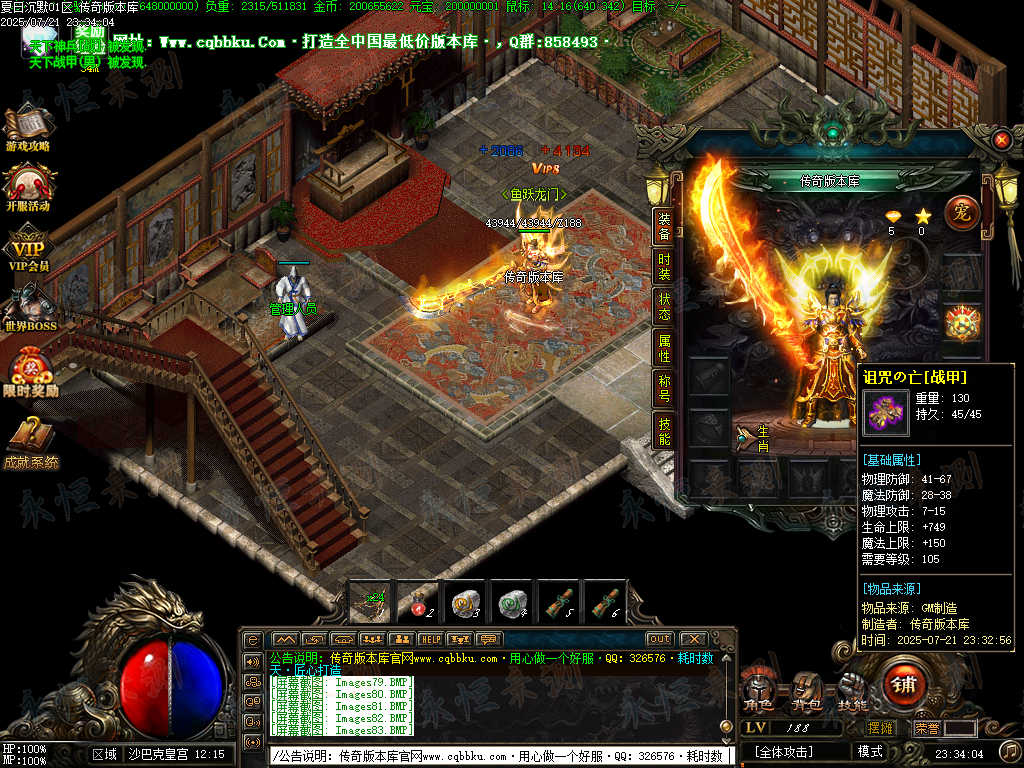
Task: Open the red 铺 shop button
Action: [905, 684]
